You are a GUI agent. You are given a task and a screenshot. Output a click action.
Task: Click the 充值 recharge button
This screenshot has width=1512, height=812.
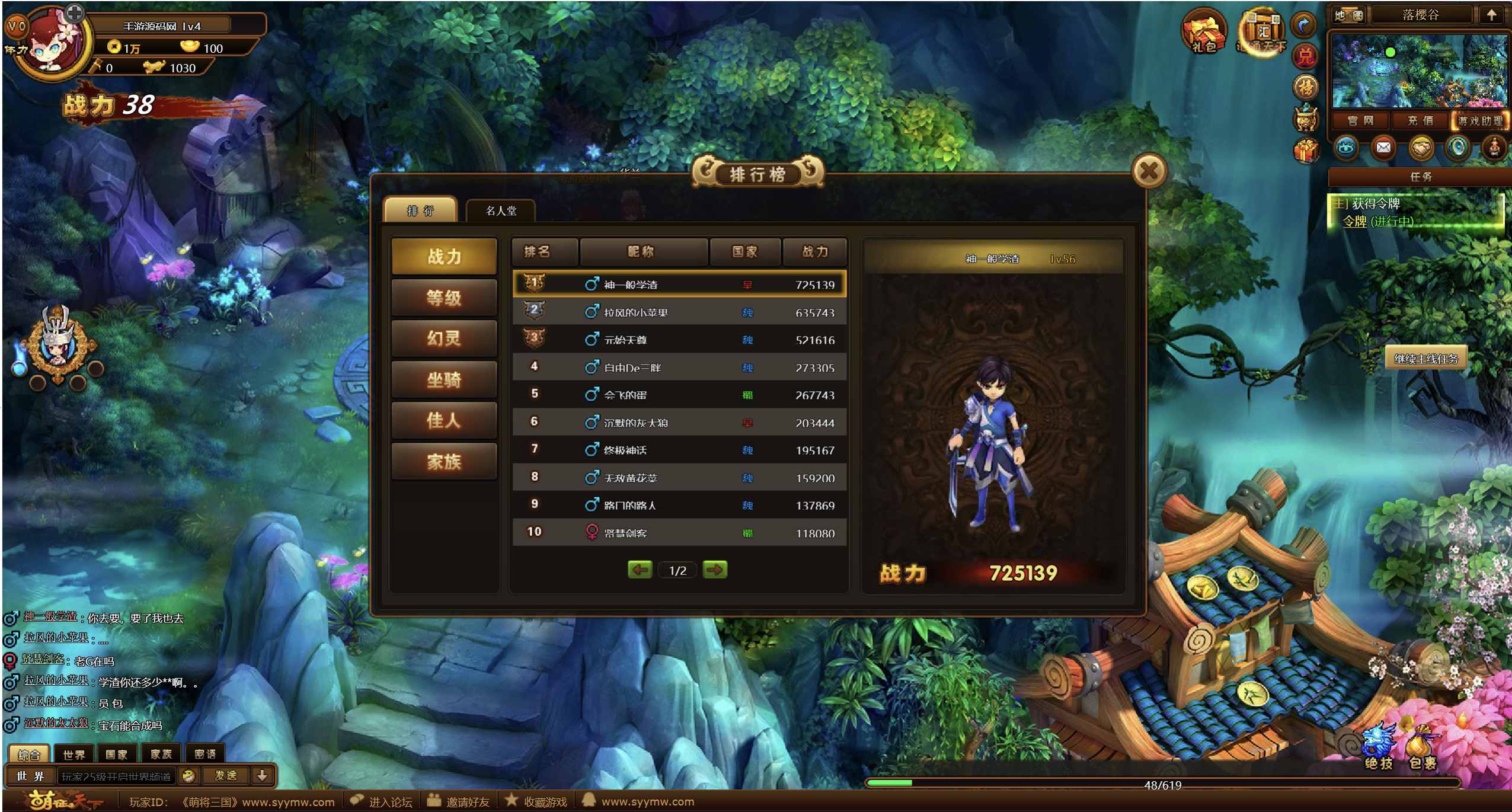pos(1420,121)
